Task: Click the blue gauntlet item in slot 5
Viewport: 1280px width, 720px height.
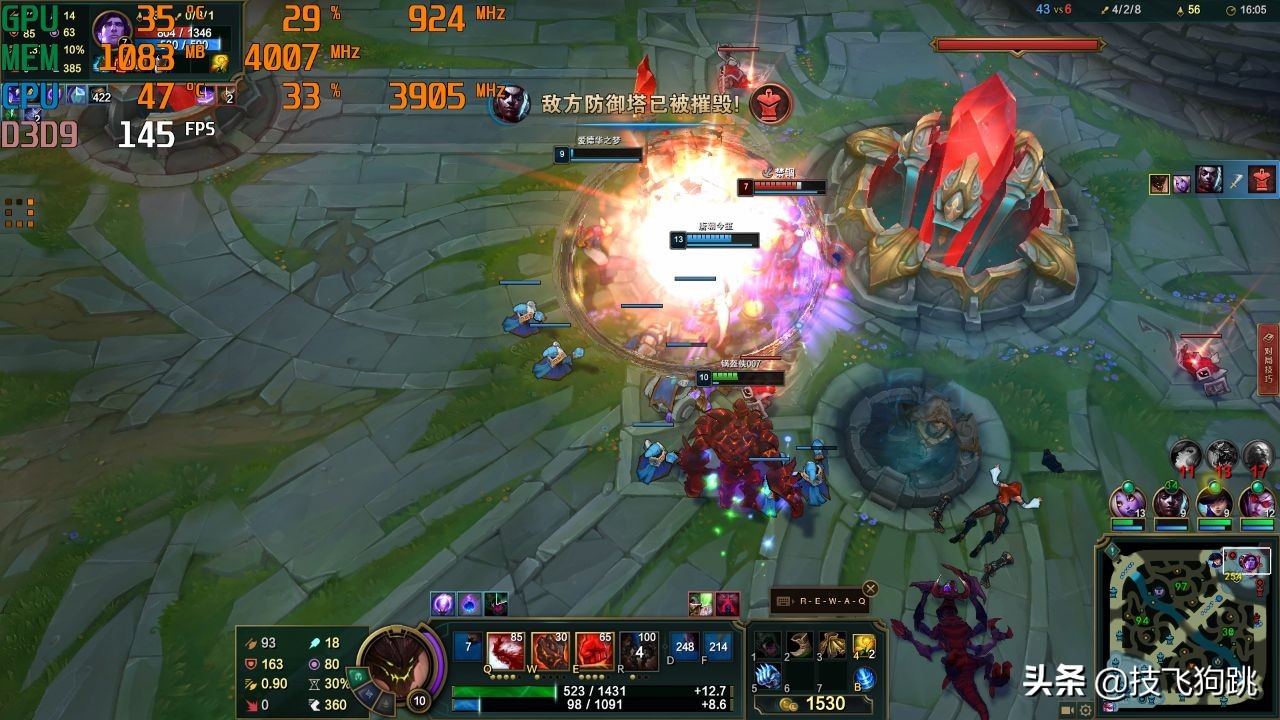Action: 767,676
